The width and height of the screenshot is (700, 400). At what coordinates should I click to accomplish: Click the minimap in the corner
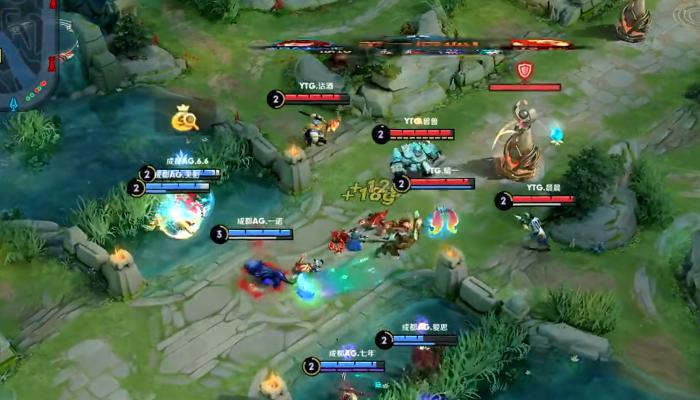click(x=28, y=50)
